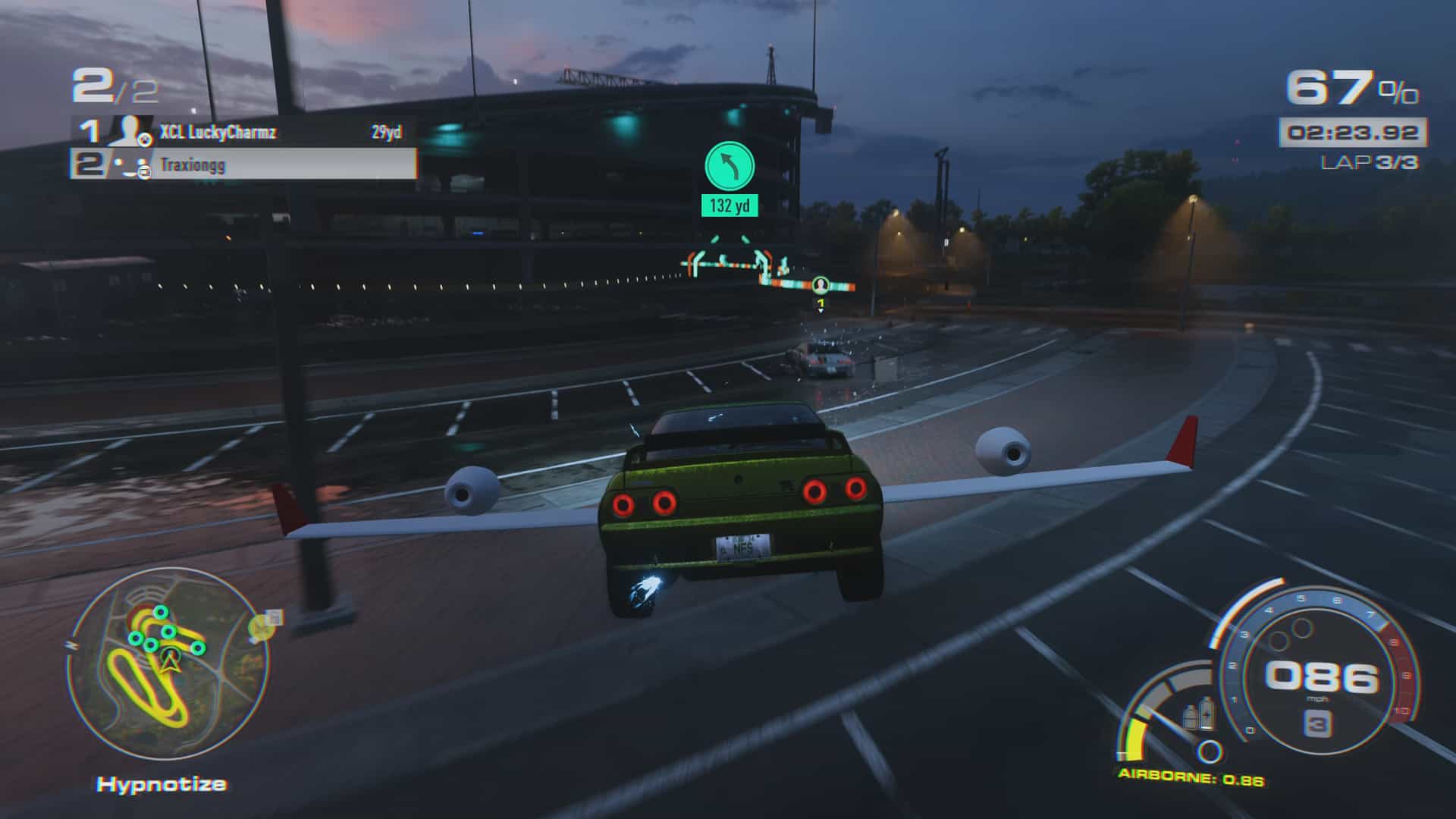
Task: Click the yellow event icon on the minimap edge
Action: [x=265, y=626]
